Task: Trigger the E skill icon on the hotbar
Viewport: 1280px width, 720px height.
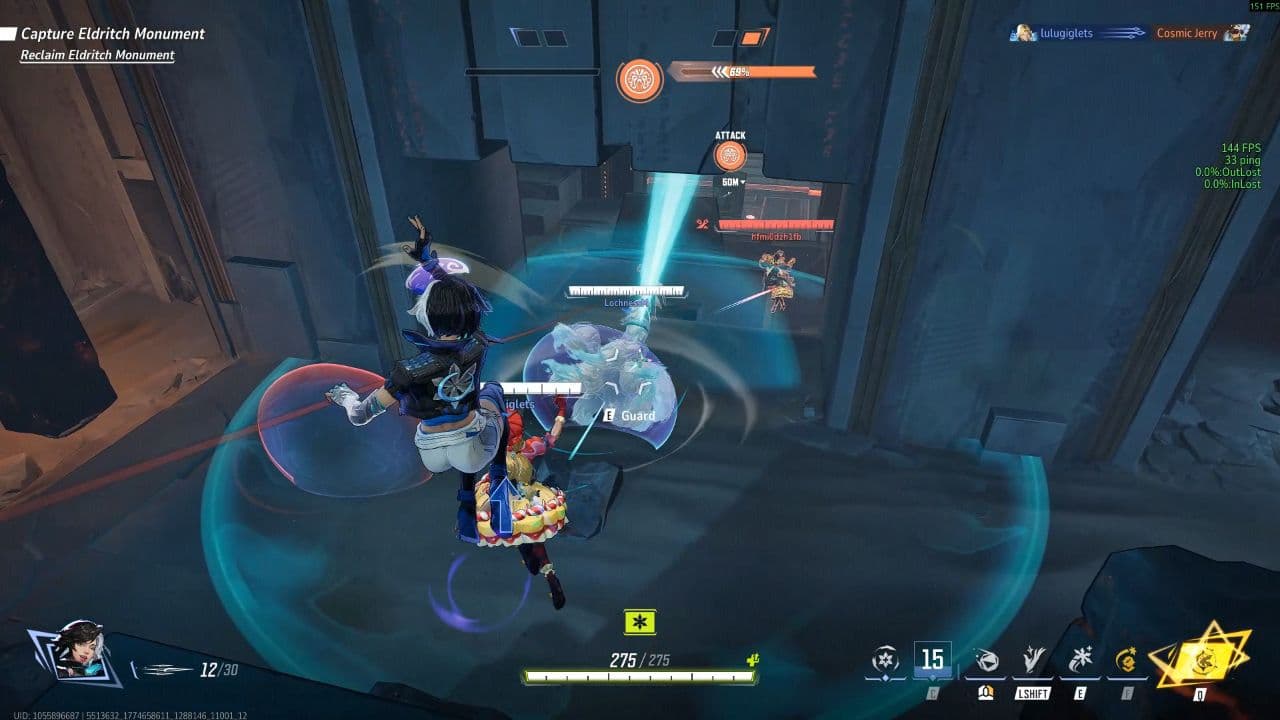Action: click(x=1082, y=659)
